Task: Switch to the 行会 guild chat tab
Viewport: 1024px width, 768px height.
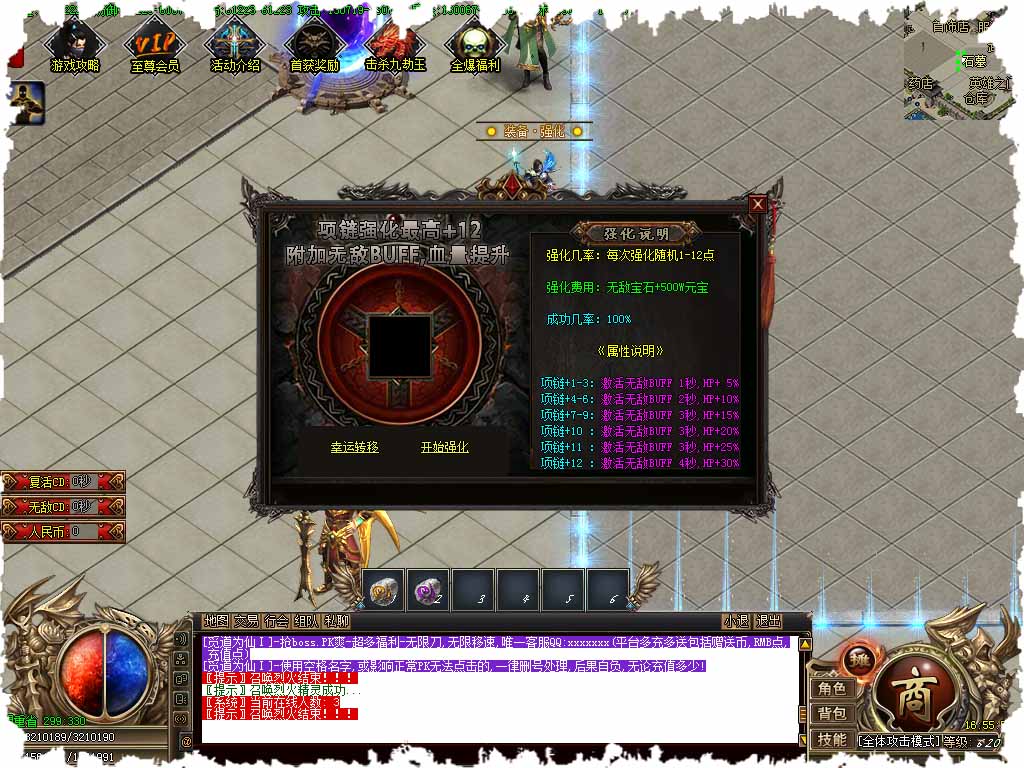Action: 277,621
